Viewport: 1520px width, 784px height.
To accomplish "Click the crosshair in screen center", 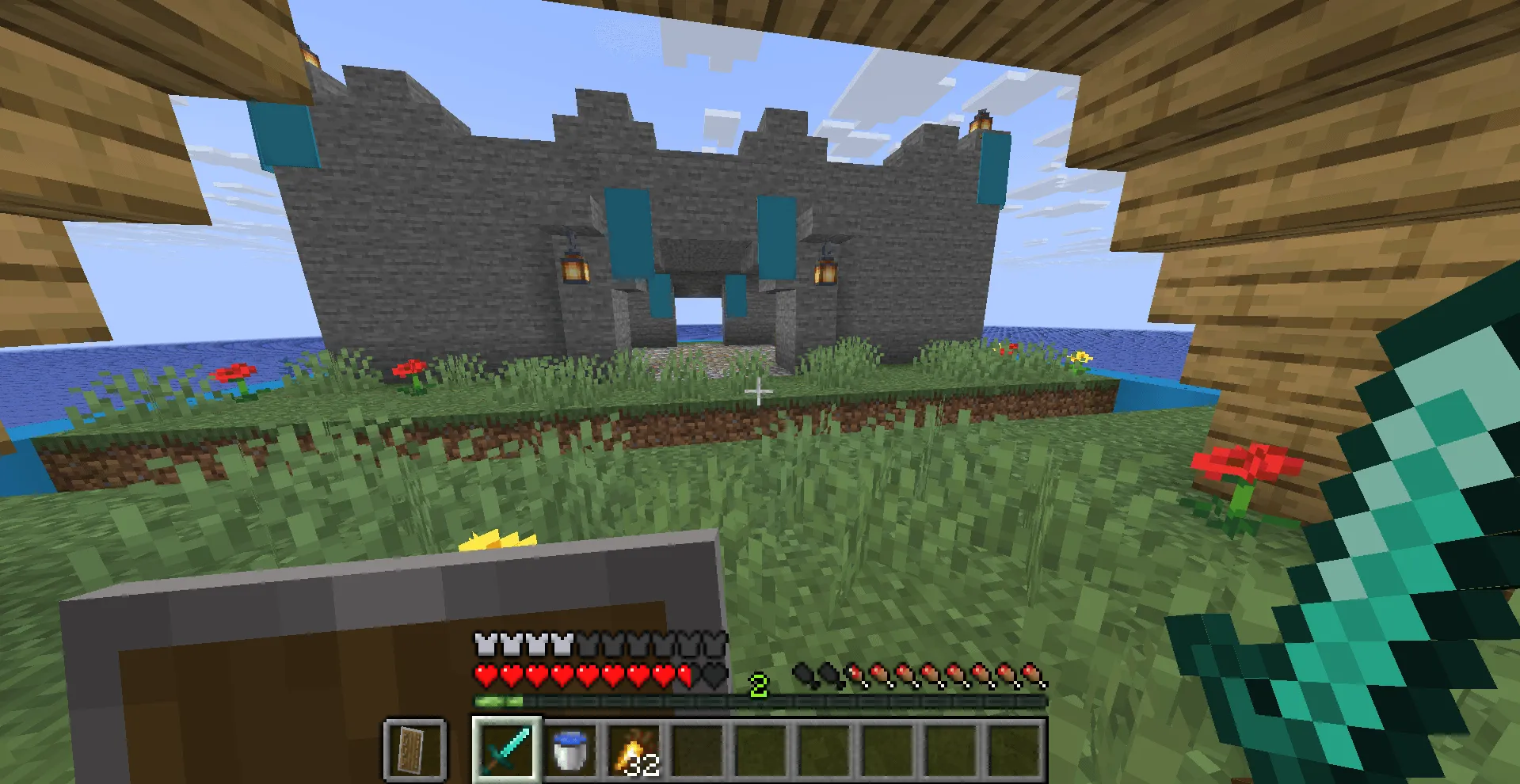I will [x=758, y=392].
